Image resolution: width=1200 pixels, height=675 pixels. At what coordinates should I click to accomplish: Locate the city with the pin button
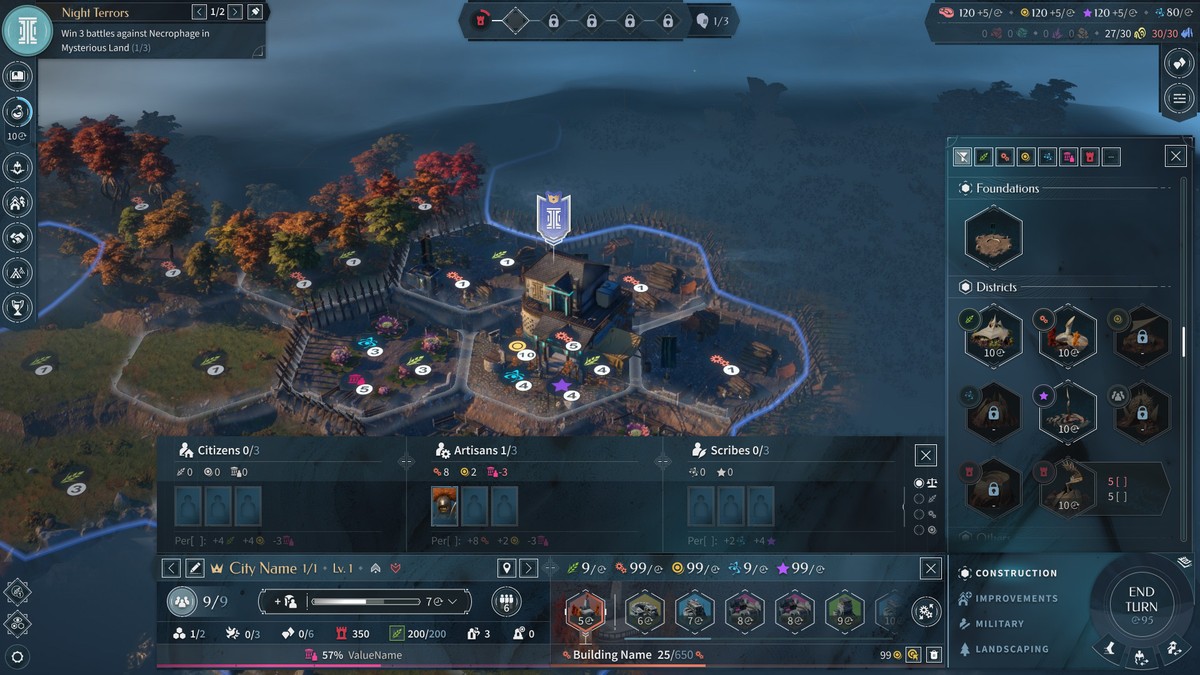pyautogui.click(x=507, y=568)
